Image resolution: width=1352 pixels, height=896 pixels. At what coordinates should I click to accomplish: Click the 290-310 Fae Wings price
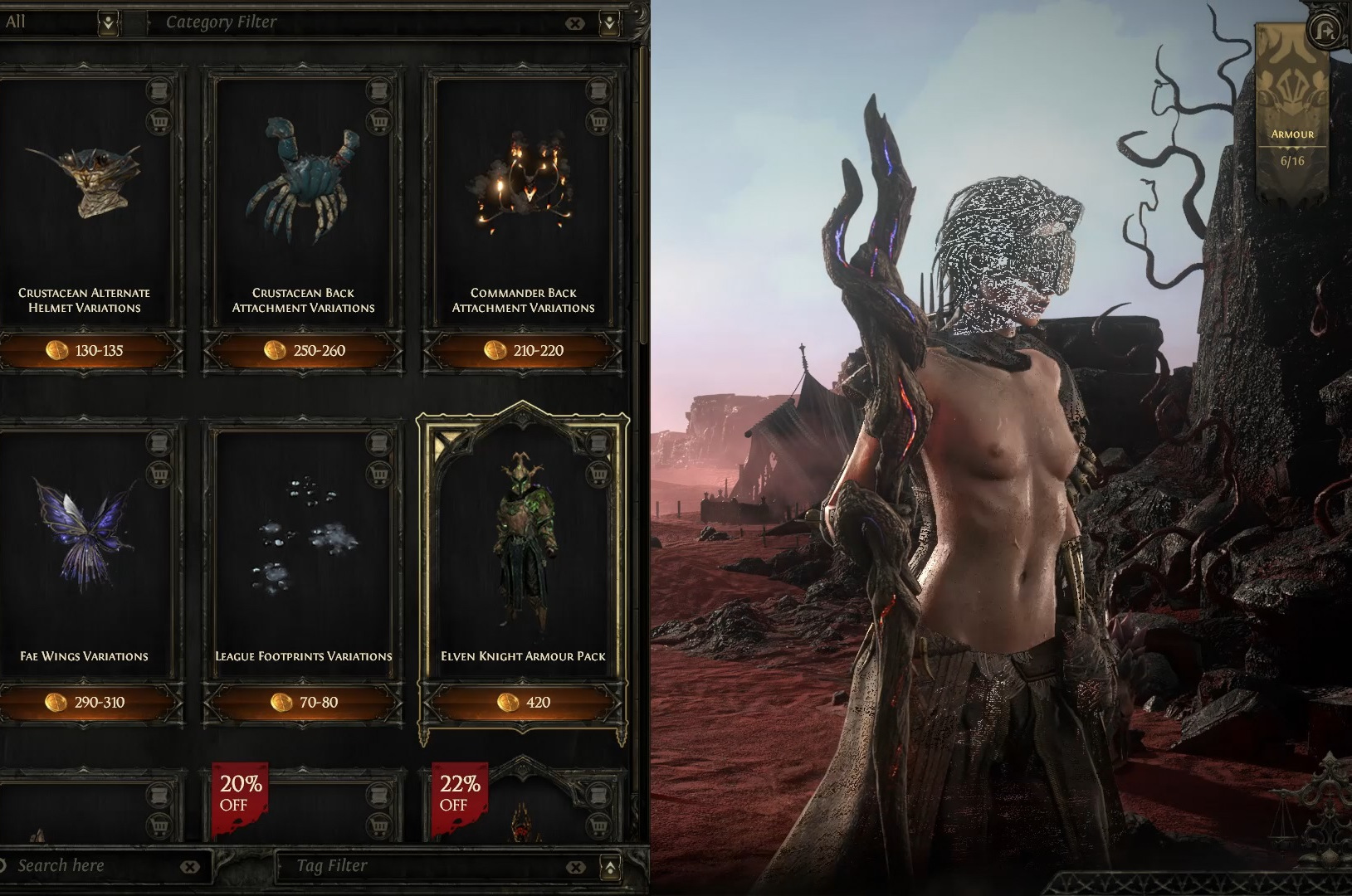coord(85,703)
